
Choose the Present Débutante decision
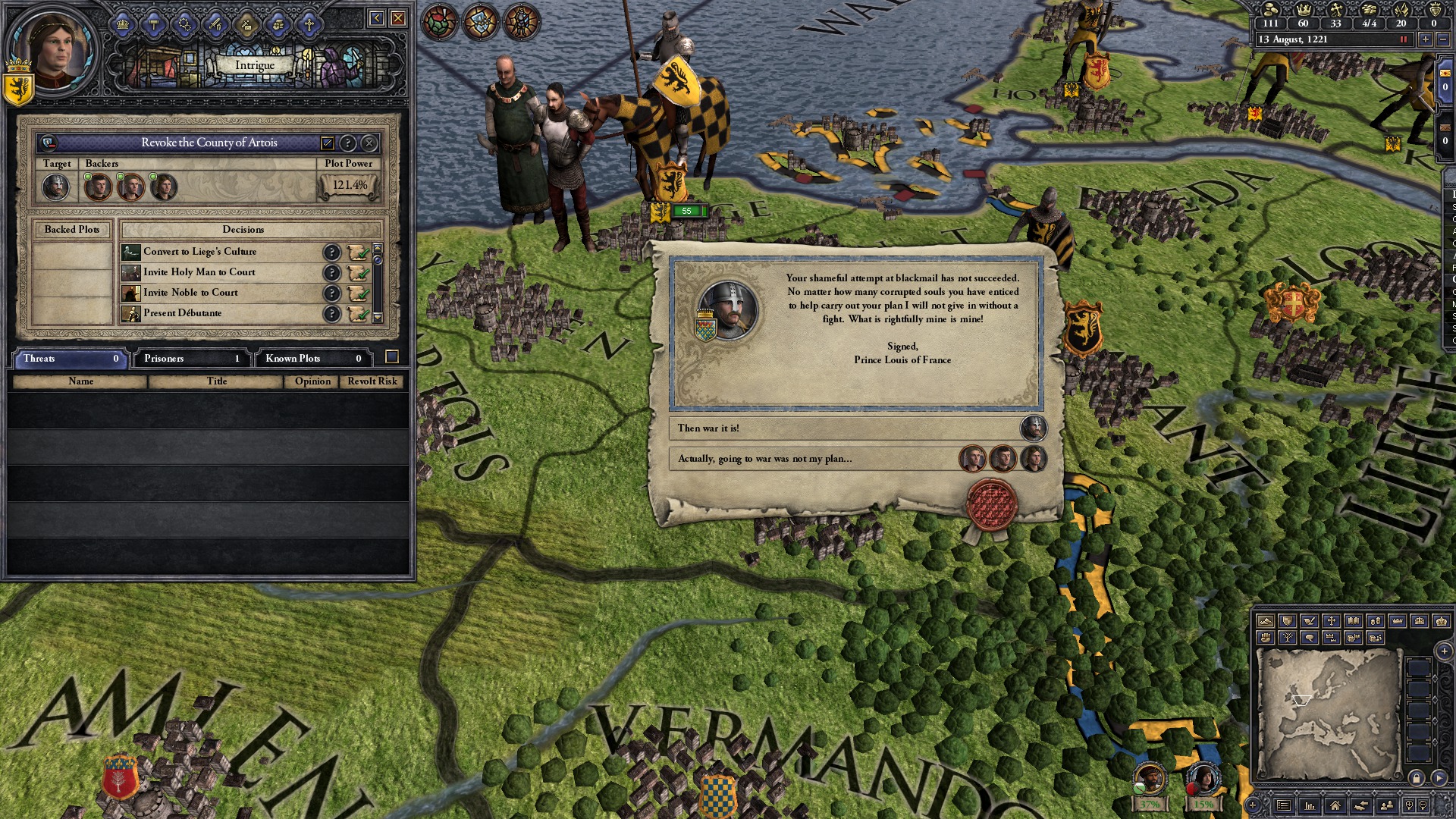[x=358, y=313]
